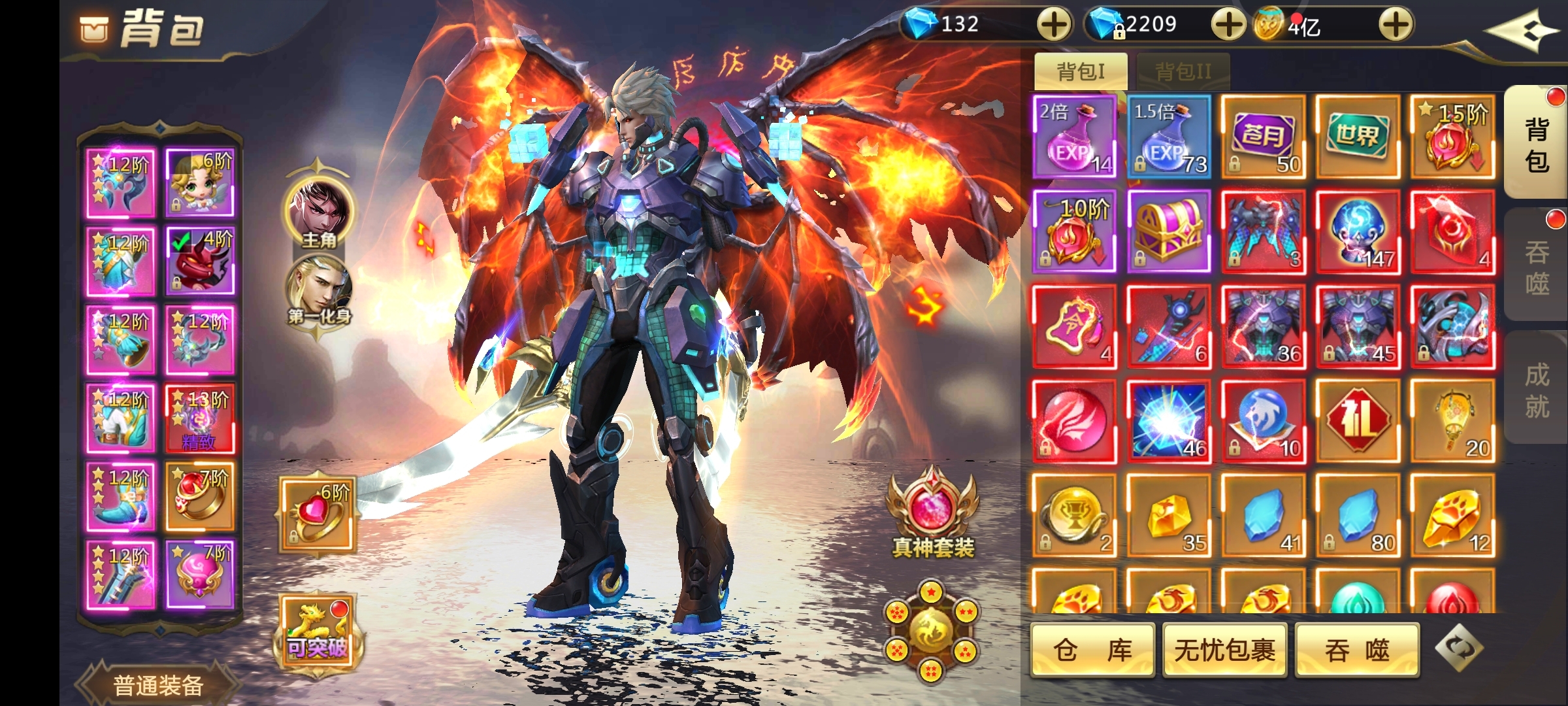
Task: Select the 第一化身 avatar portrait
Action: (x=318, y=290)
